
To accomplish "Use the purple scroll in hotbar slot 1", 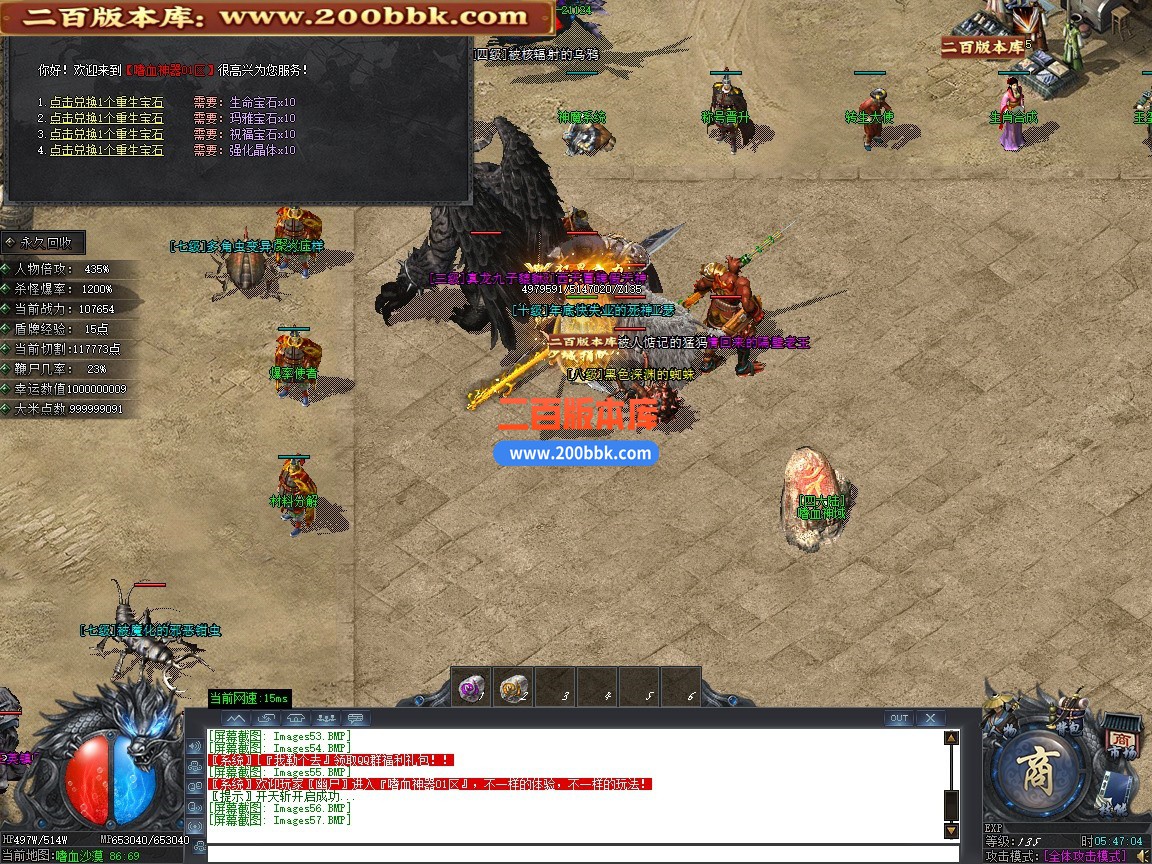I will (x=472, y=688).
